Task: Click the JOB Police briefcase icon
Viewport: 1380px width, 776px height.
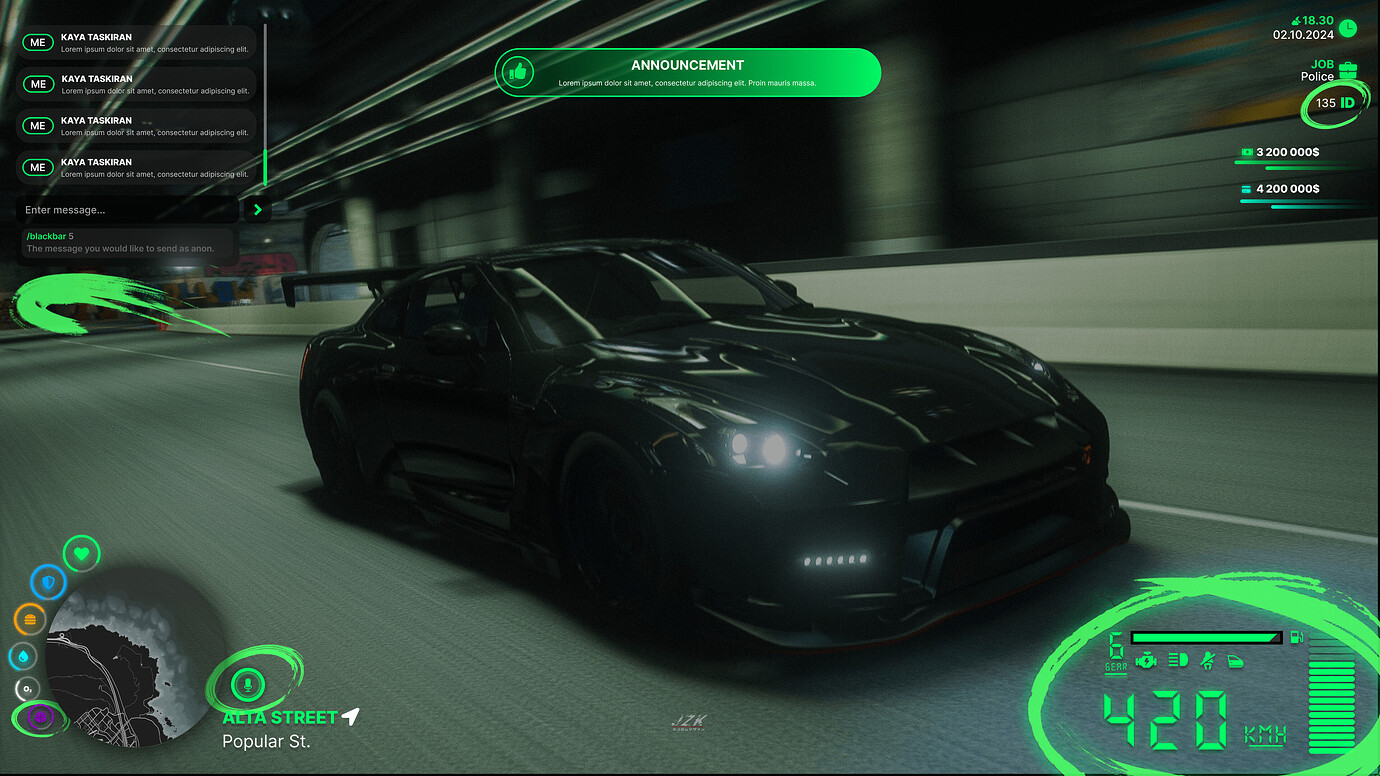Action: 1346,70
